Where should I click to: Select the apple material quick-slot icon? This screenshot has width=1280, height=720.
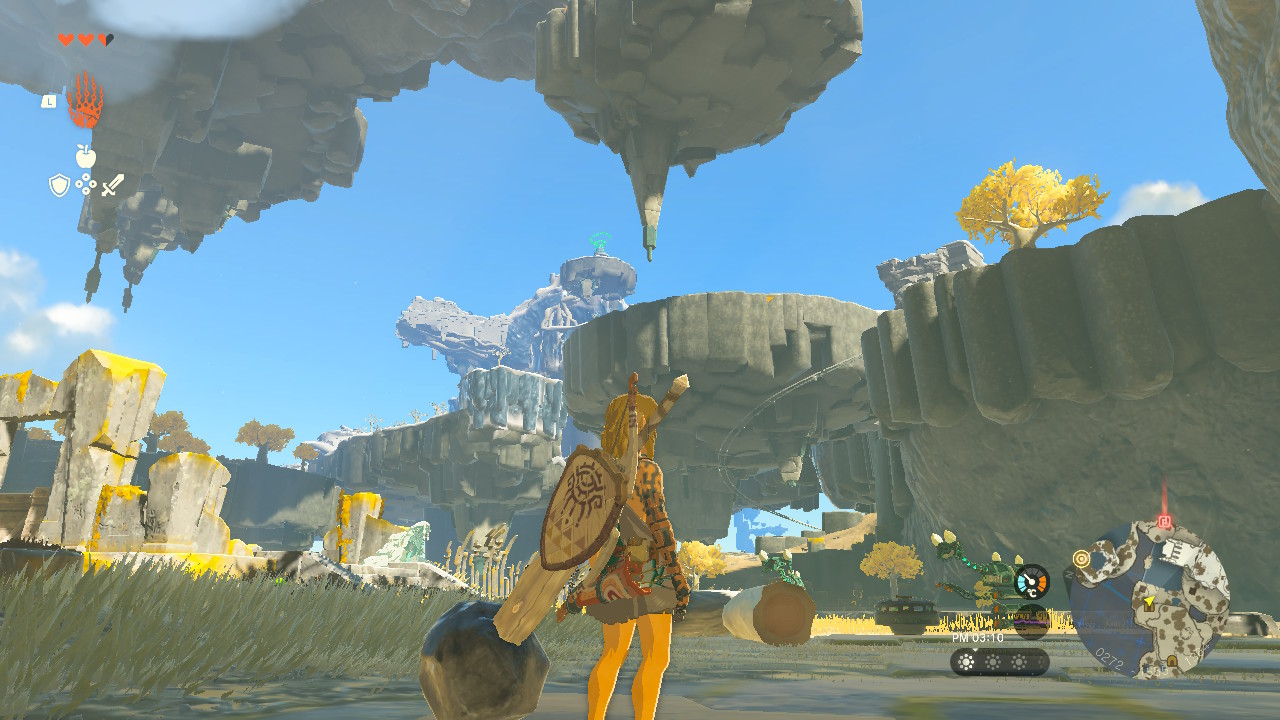[x=86, y=156]
